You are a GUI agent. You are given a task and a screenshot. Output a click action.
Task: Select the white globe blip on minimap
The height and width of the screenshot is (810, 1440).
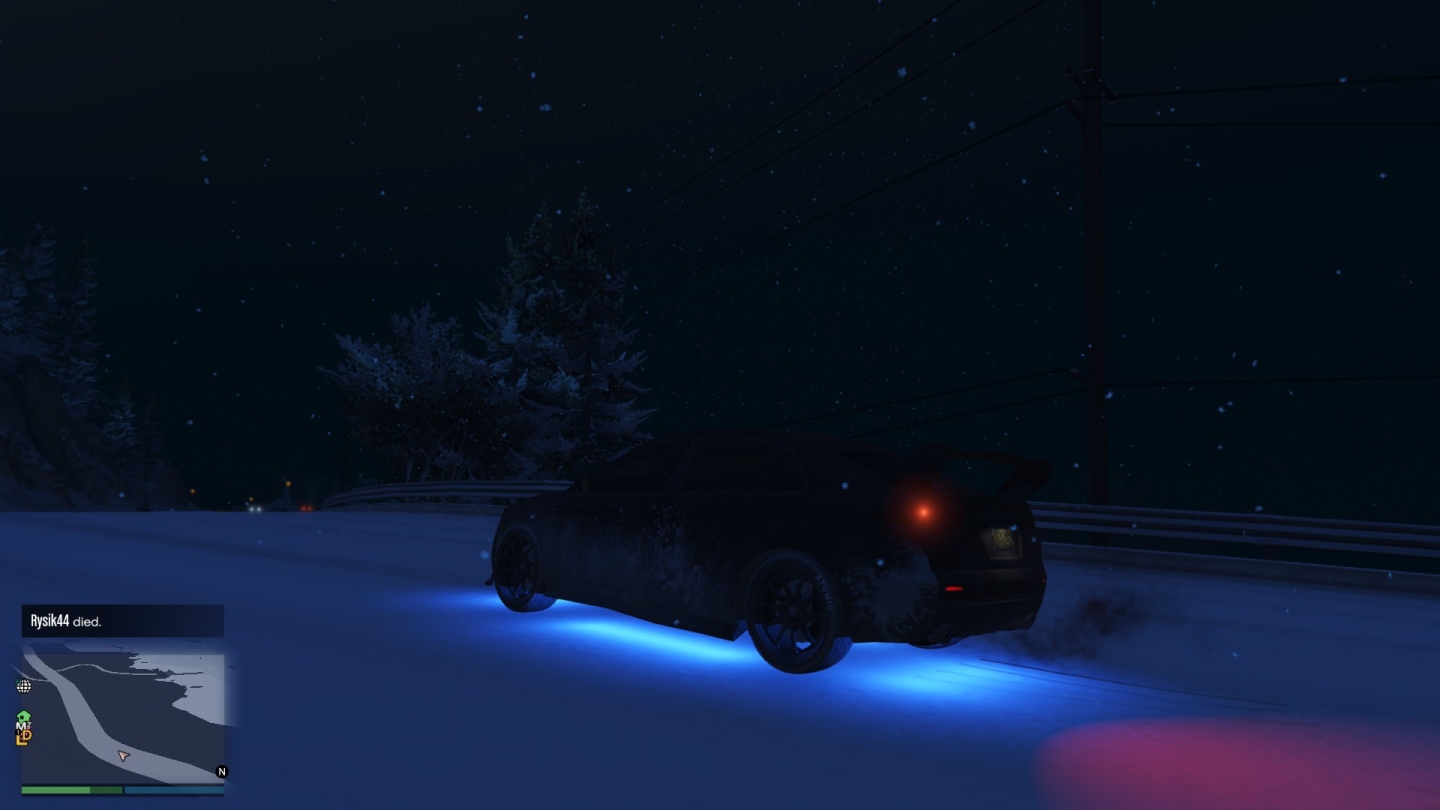24,686
